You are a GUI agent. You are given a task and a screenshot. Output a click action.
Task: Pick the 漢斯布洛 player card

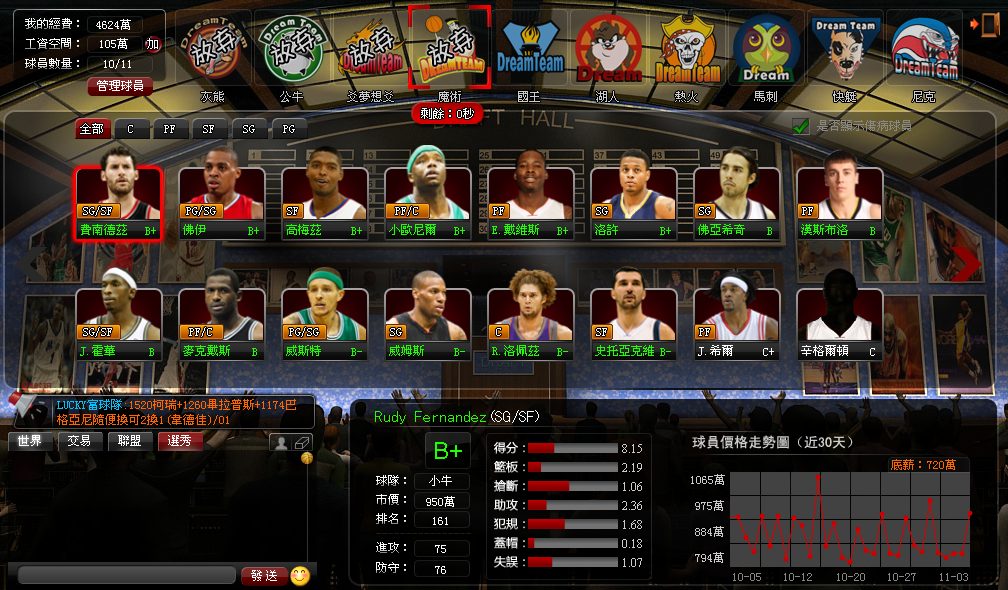(839, 203)
